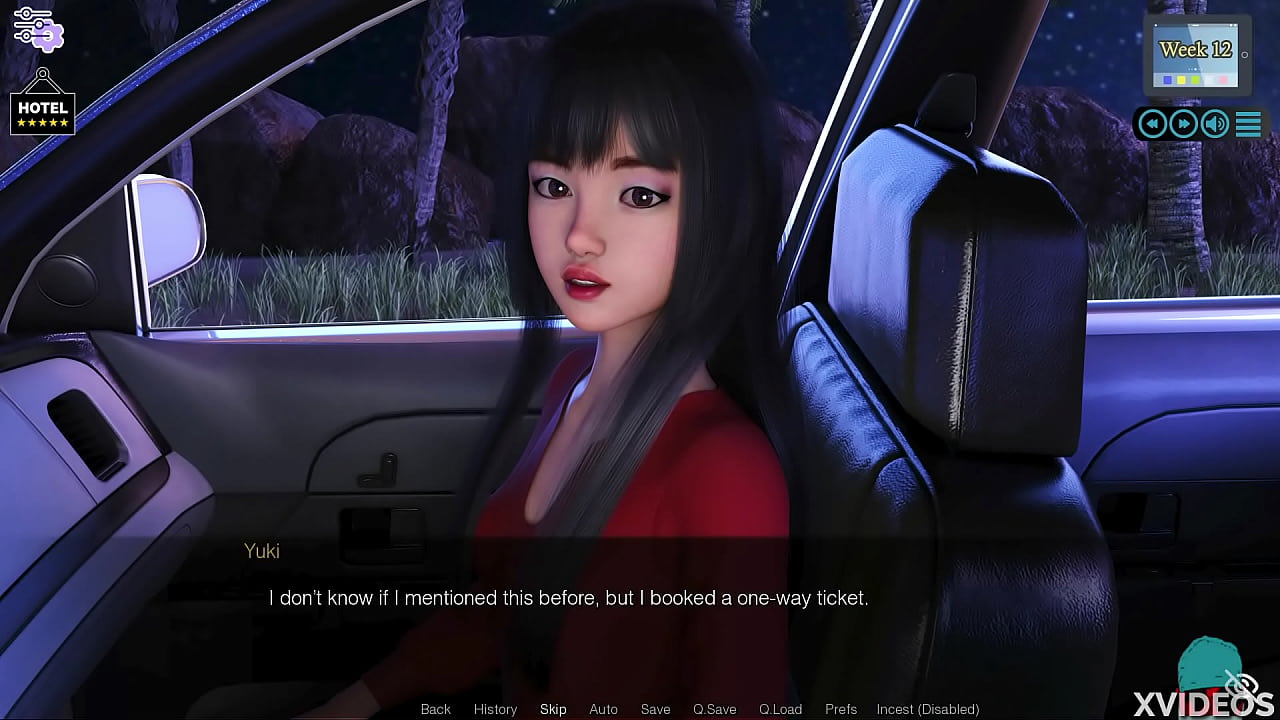This screenshot has width=1280, height=720.
Task: Click Q.Load to load quick save
Action: pyautogui.click(x=780, y=709)
